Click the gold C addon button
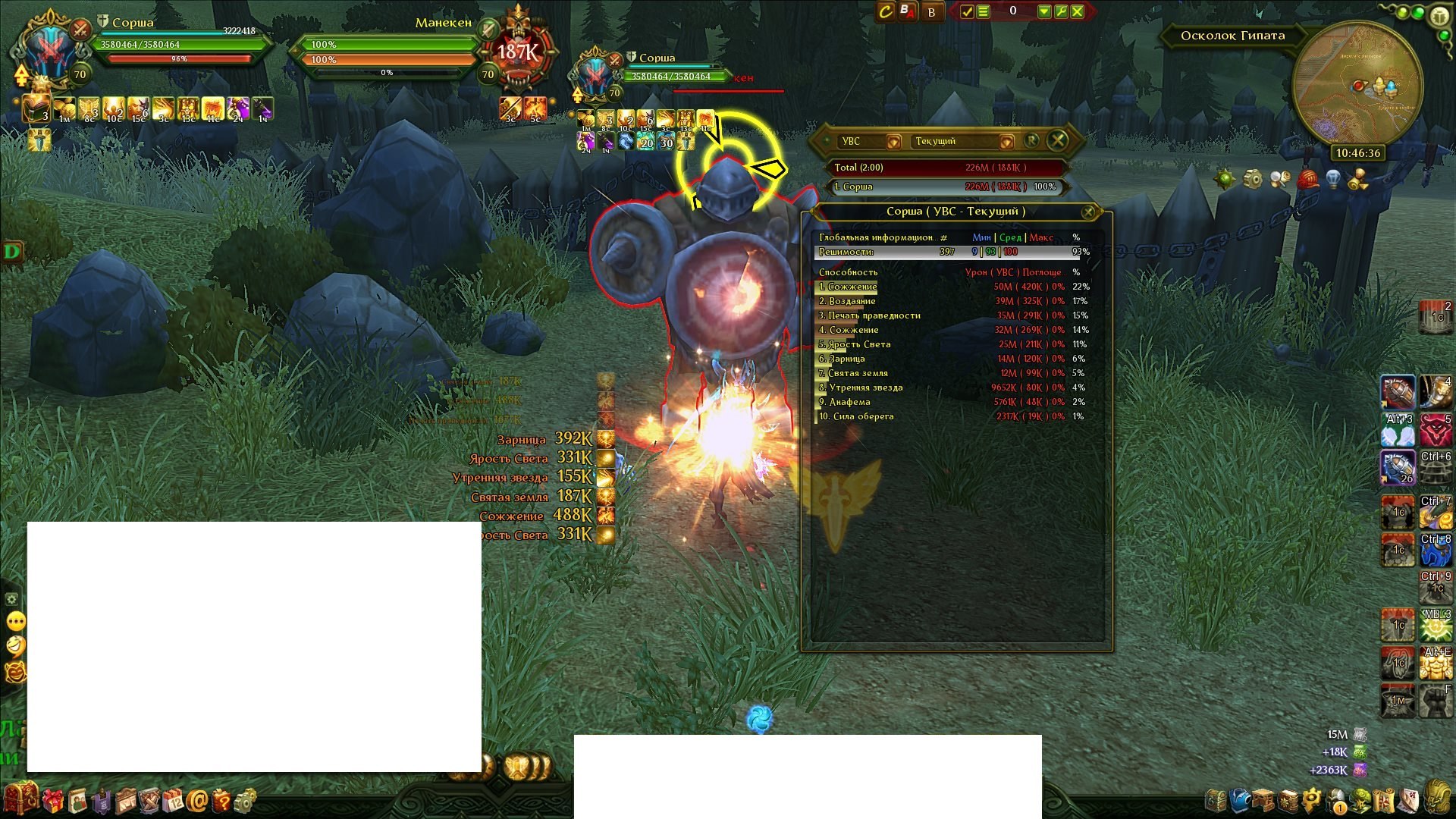 click(x=885, y=11)
